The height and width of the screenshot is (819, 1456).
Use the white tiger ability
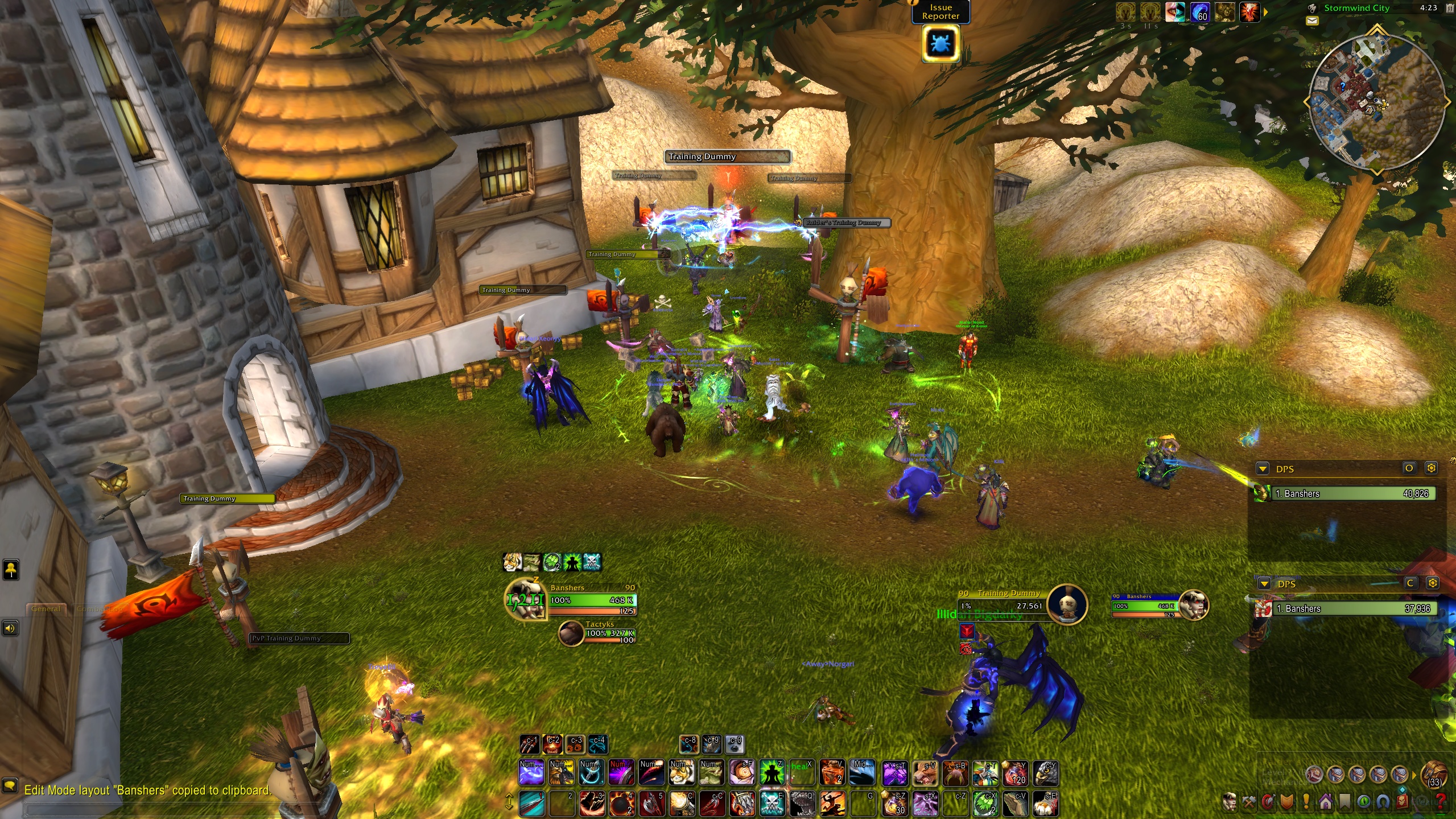click(682, 772)
